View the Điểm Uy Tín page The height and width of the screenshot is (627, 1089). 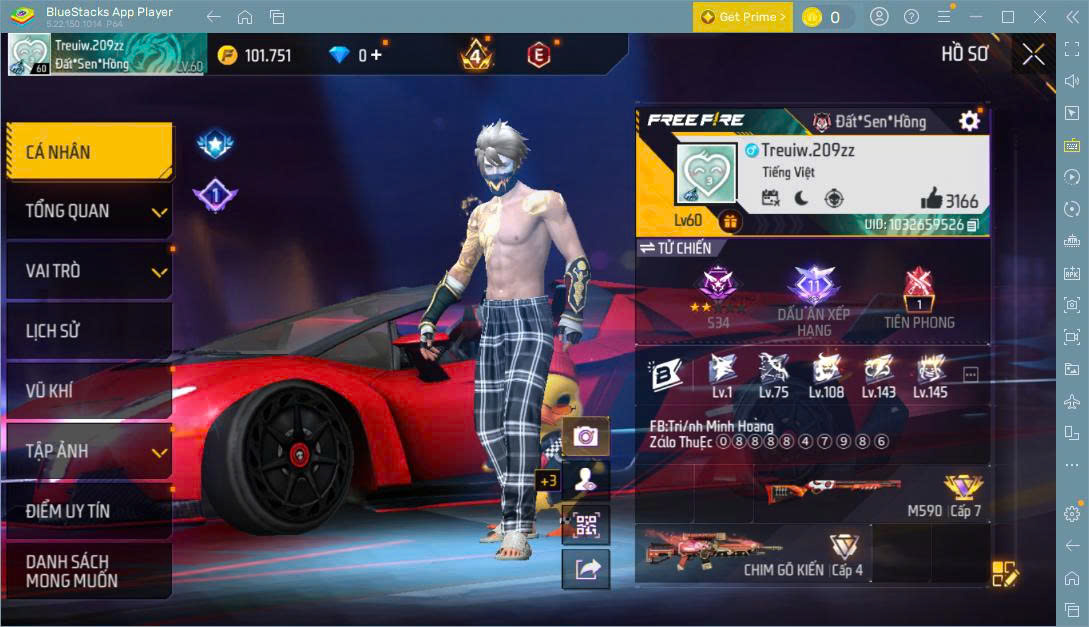[x=88, y=511]
